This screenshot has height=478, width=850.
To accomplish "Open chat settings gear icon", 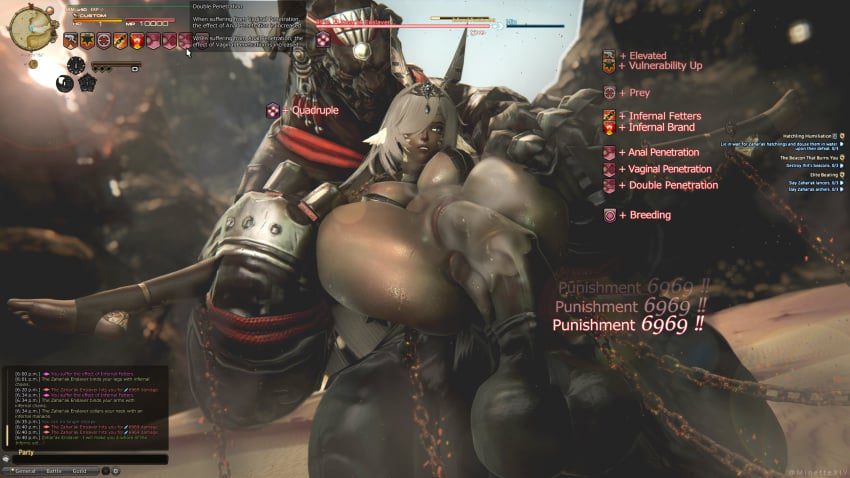I will pyautogui.click(x=115, y=470).
